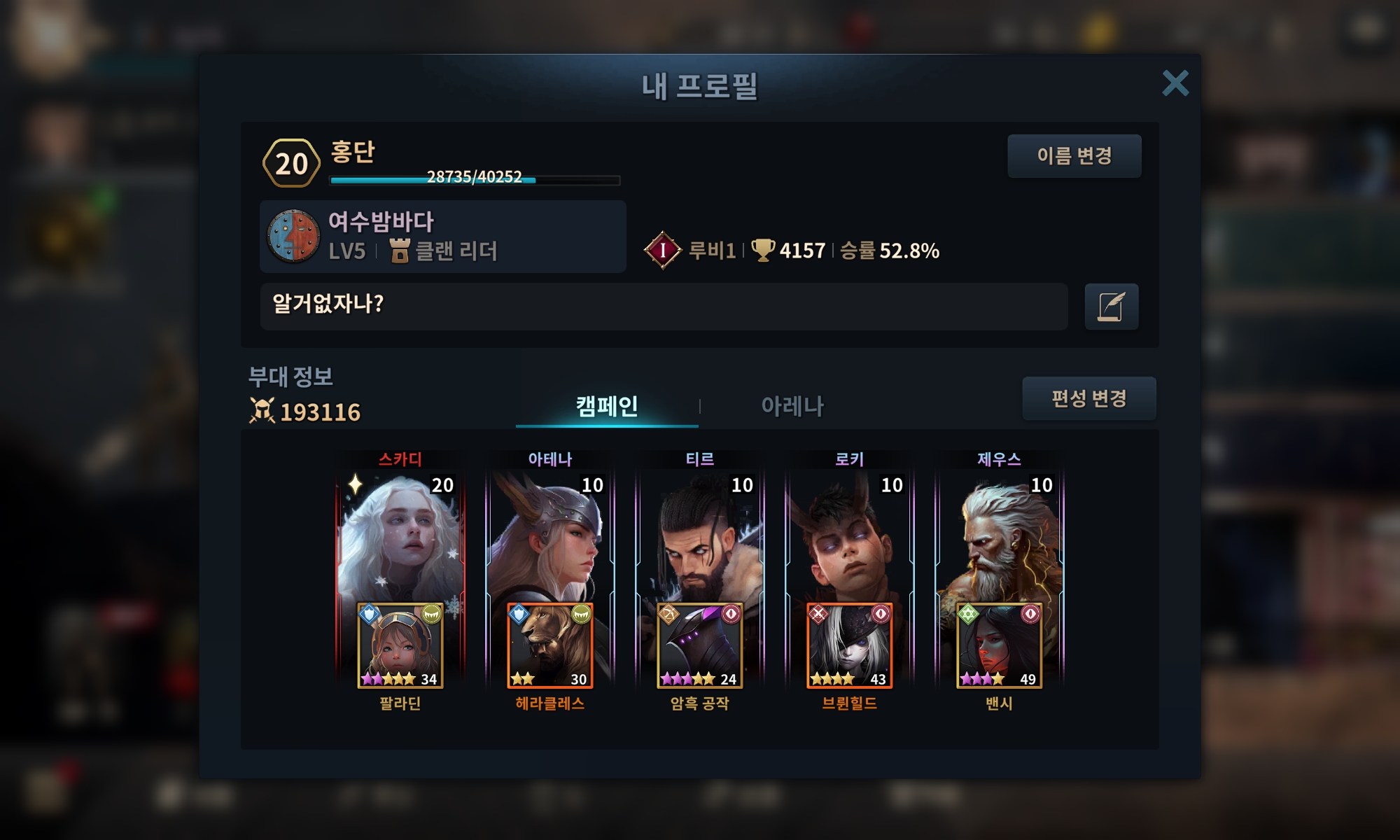Image resolution: width=1400 pixels, height=840 pixels.
Task: Open the 편성 변경 formation button
Action: tap(1088, 398)
